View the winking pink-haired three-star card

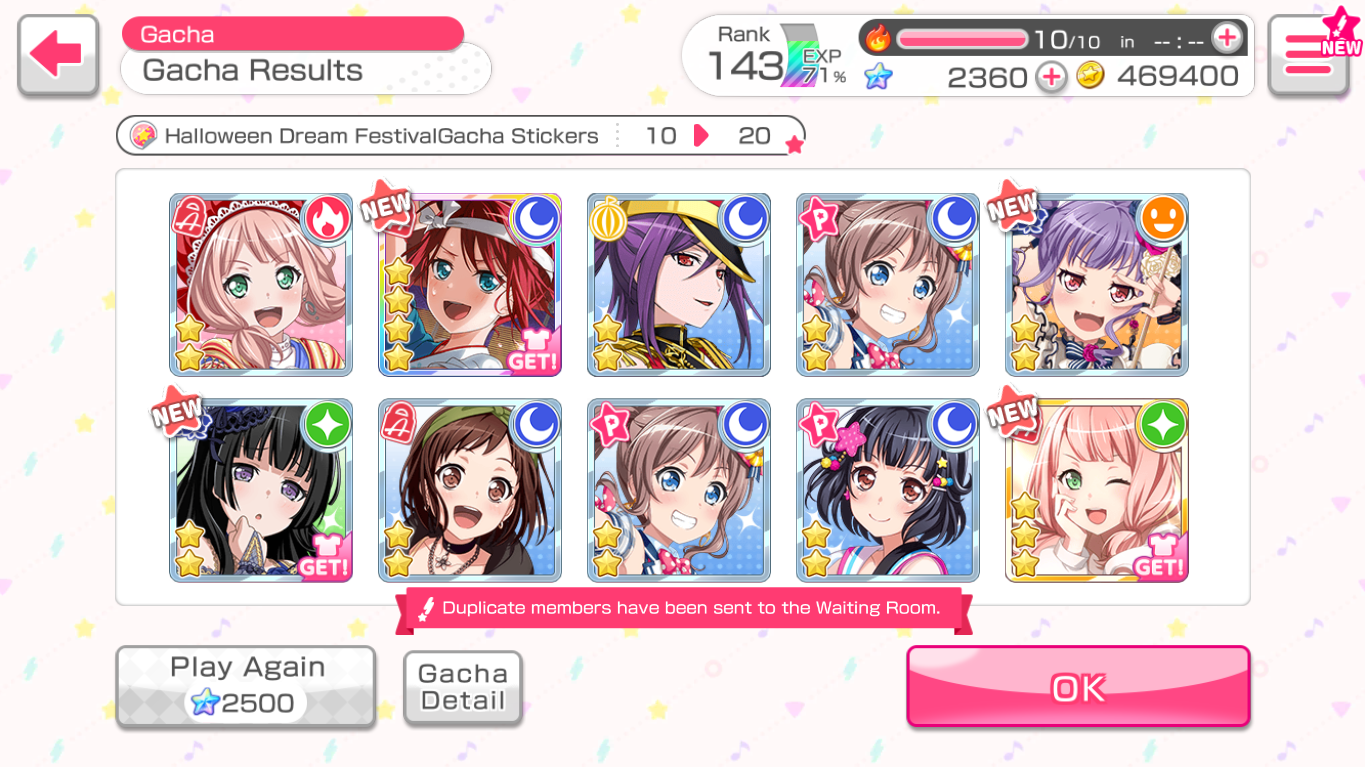[x=1097, y=490]
